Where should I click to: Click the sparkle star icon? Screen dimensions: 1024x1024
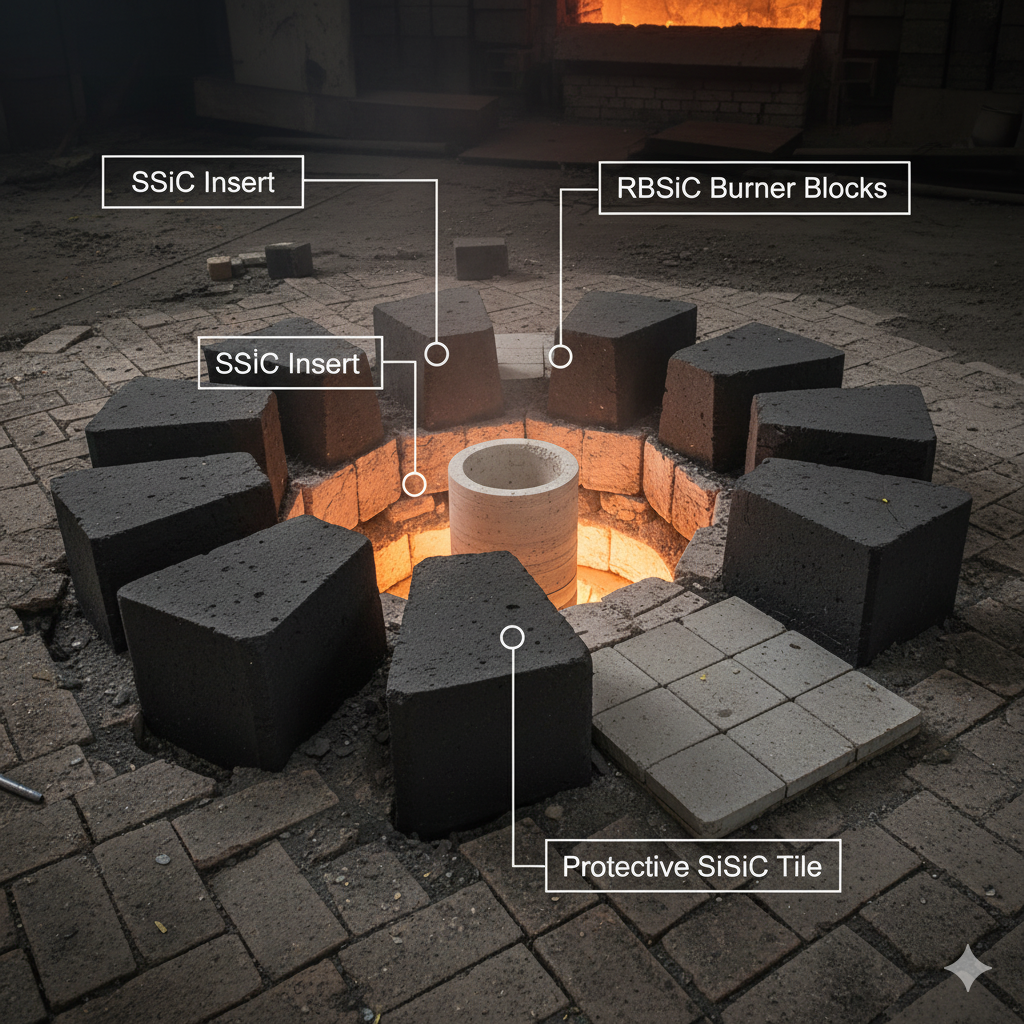[968, 968]
